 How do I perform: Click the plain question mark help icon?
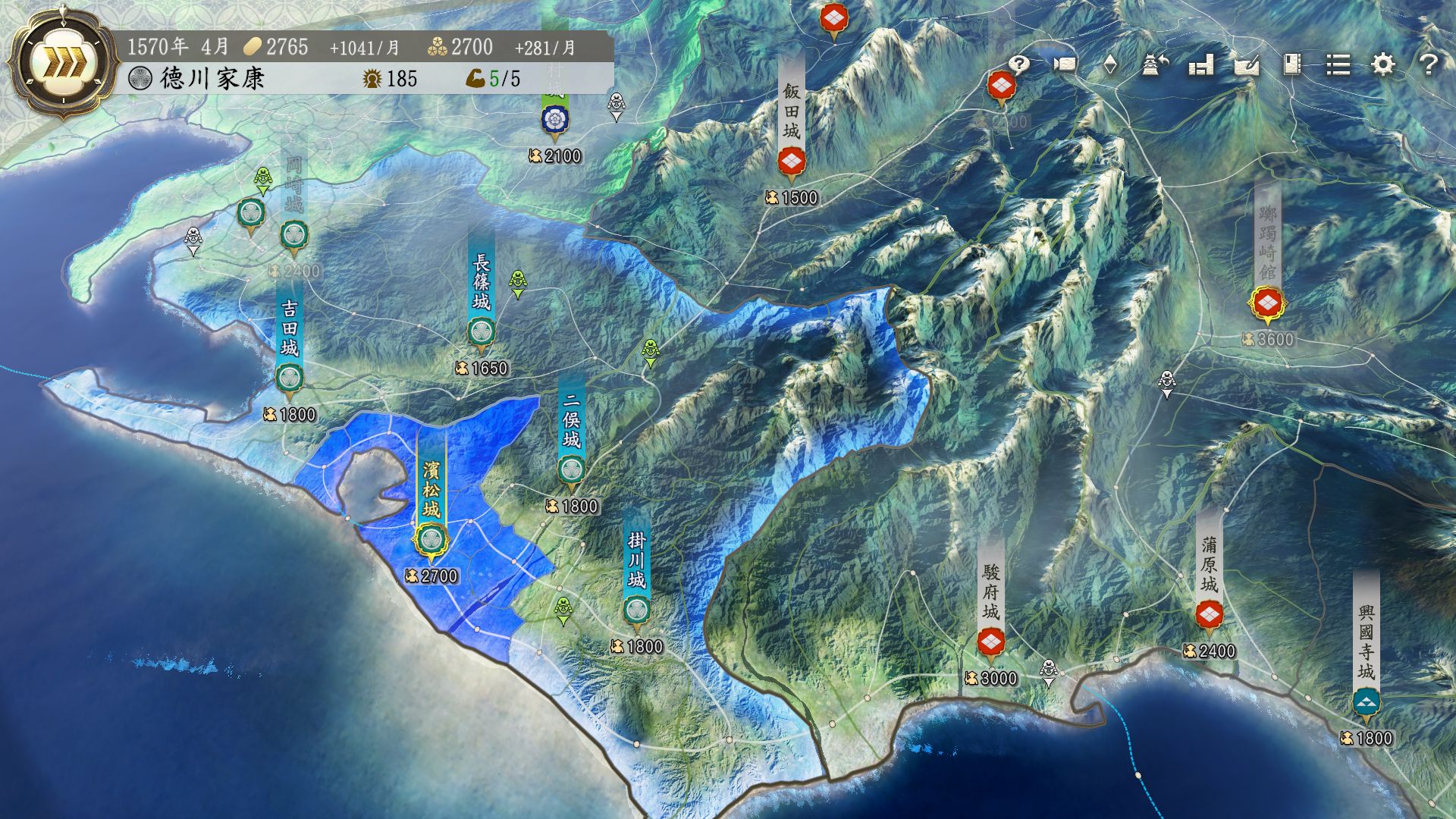[x=1429, y=64]
